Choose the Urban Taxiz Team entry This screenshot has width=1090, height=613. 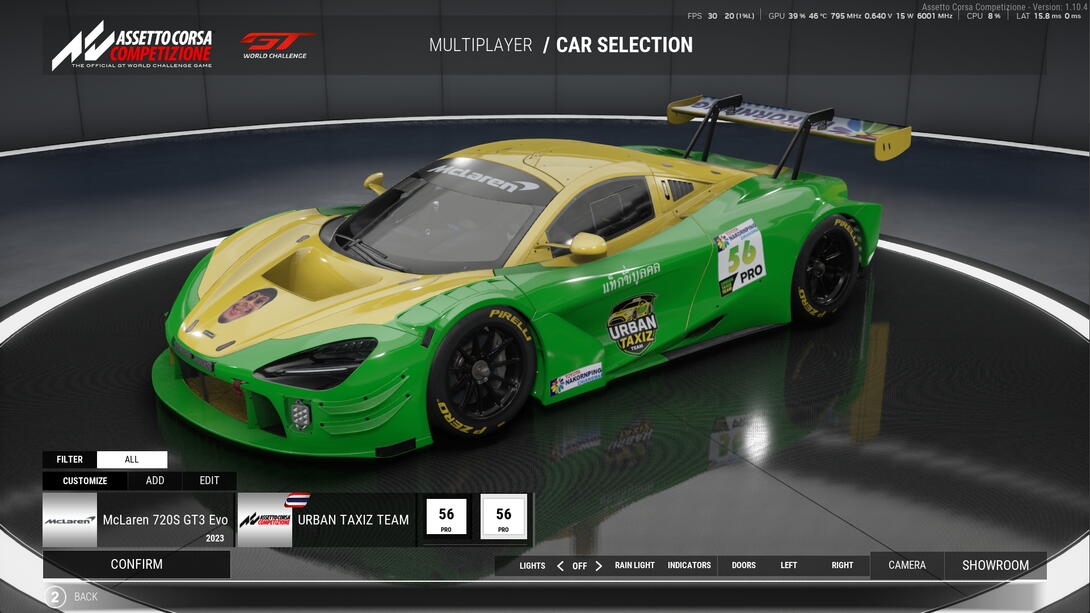[x=326, y=520]
